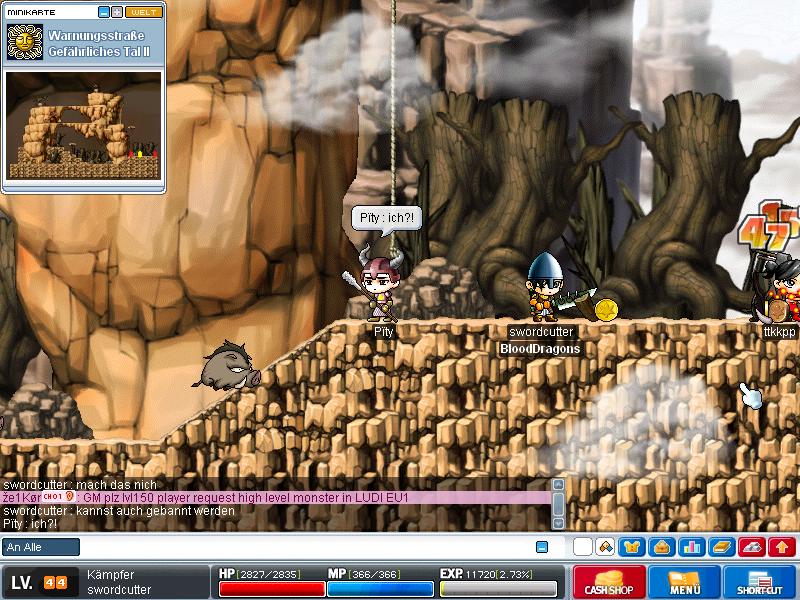Open the equipment shirt icon window
The image size is (800, 600).
tap(632, 547)
